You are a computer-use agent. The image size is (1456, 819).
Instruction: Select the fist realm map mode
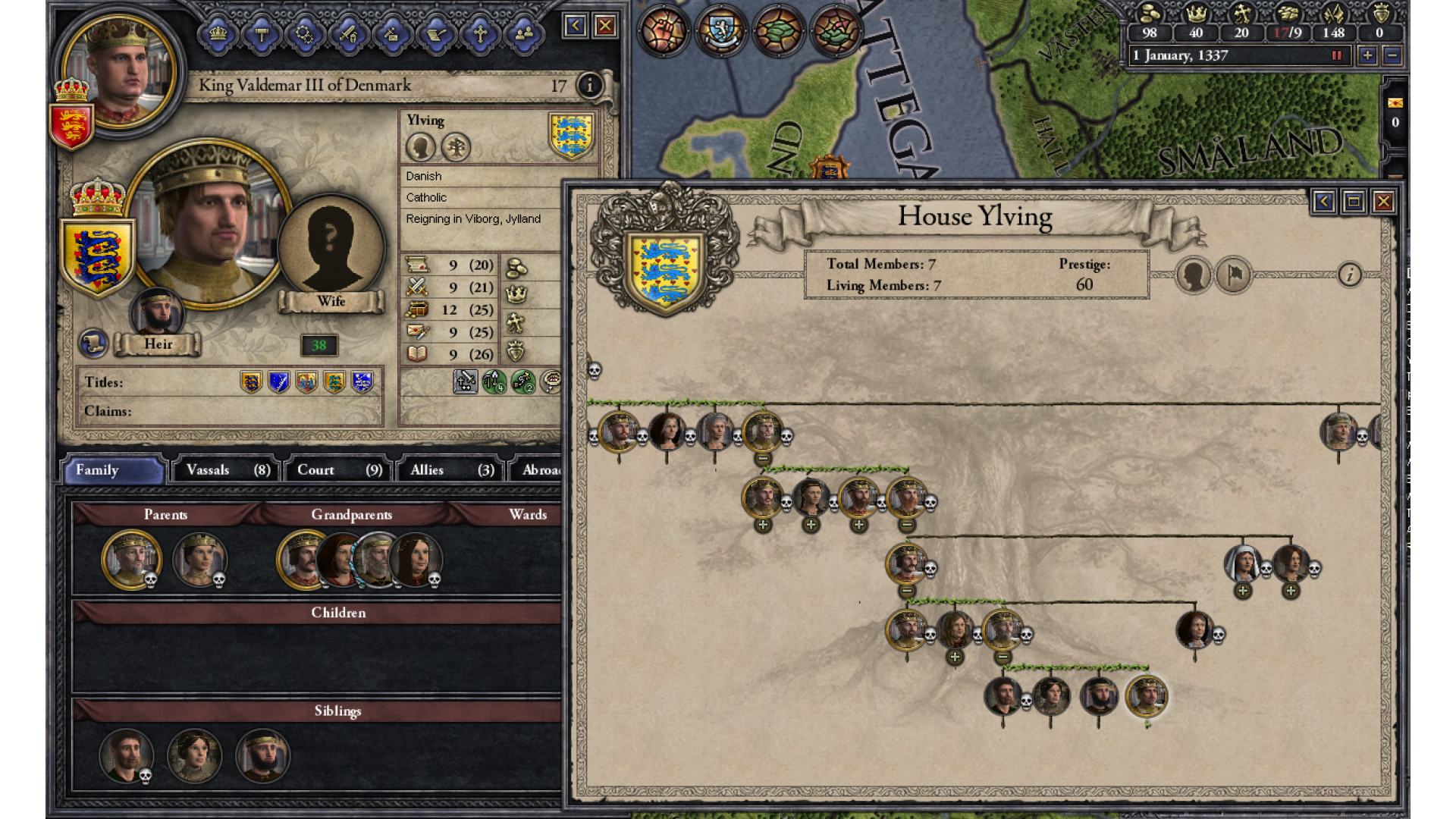(662, 31)
